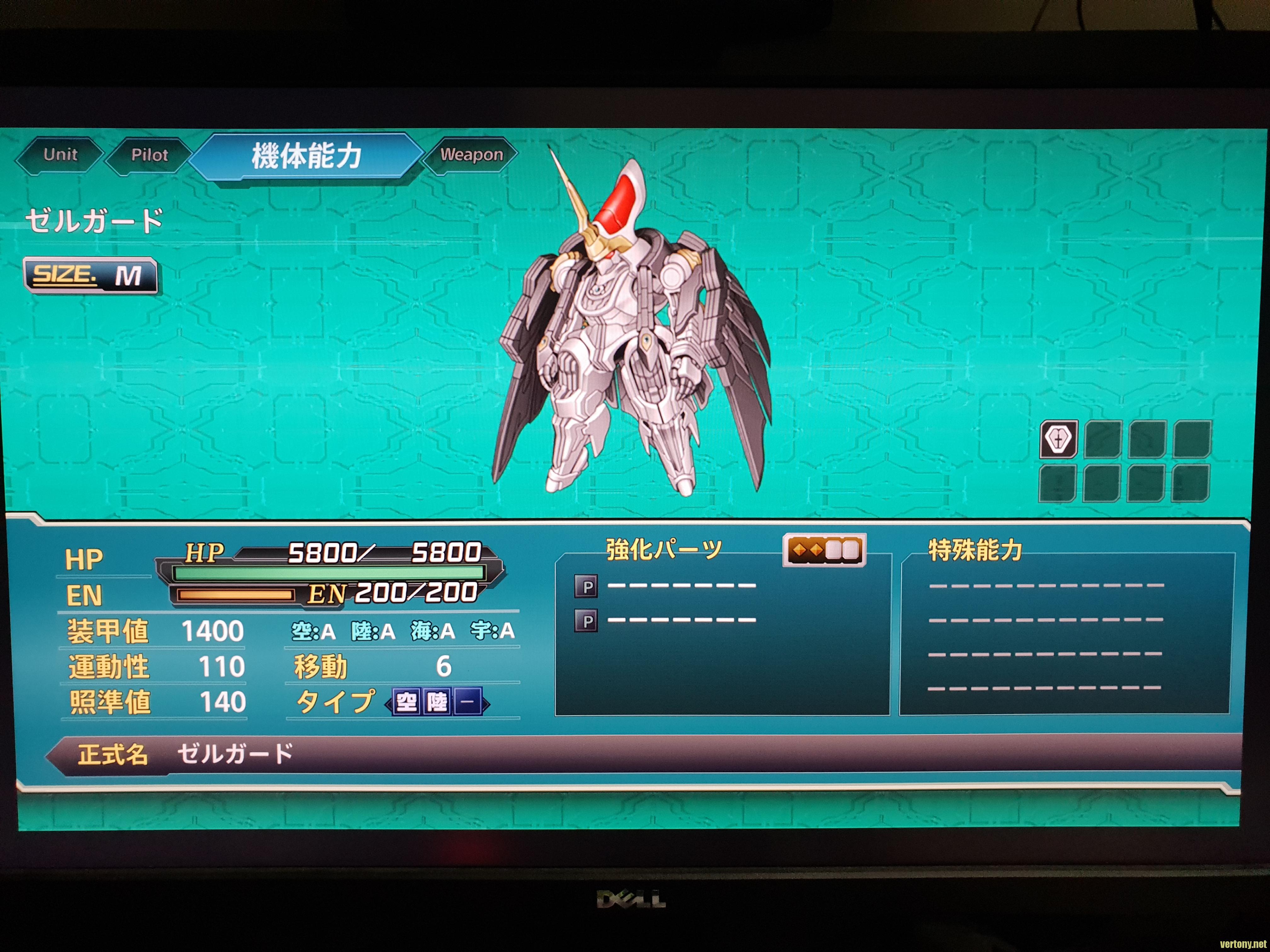Select the 機体能力 tab
The image size is (1270, 952).
tap(306, 156)
